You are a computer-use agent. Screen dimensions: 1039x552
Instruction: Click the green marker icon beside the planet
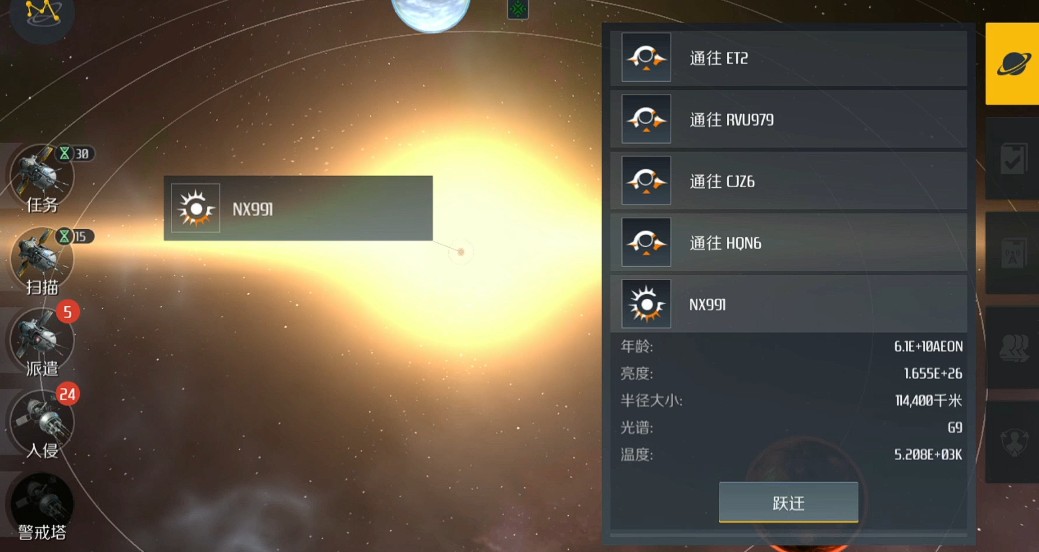518,9
